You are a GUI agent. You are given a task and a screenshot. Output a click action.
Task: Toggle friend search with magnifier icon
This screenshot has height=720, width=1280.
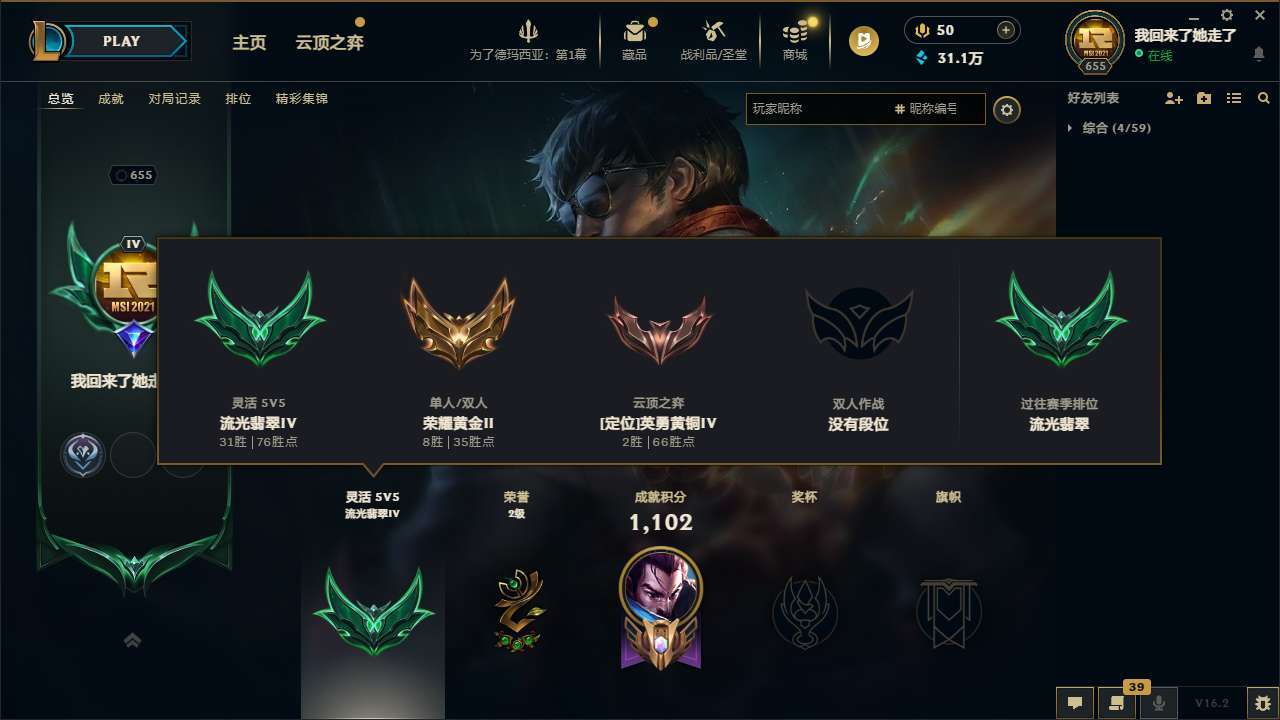pos(1264,98)
